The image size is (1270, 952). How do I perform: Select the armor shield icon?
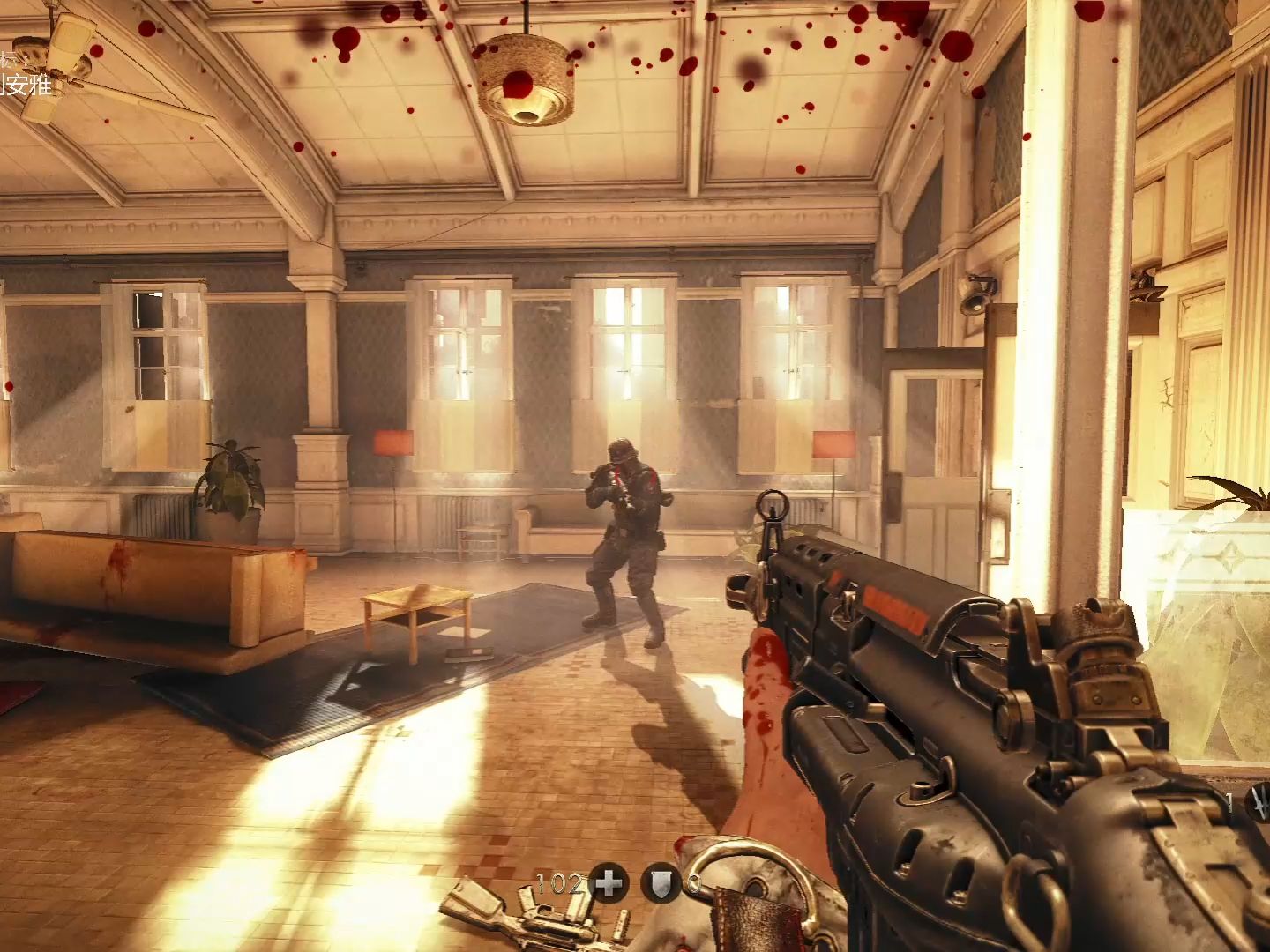(661, 882)
